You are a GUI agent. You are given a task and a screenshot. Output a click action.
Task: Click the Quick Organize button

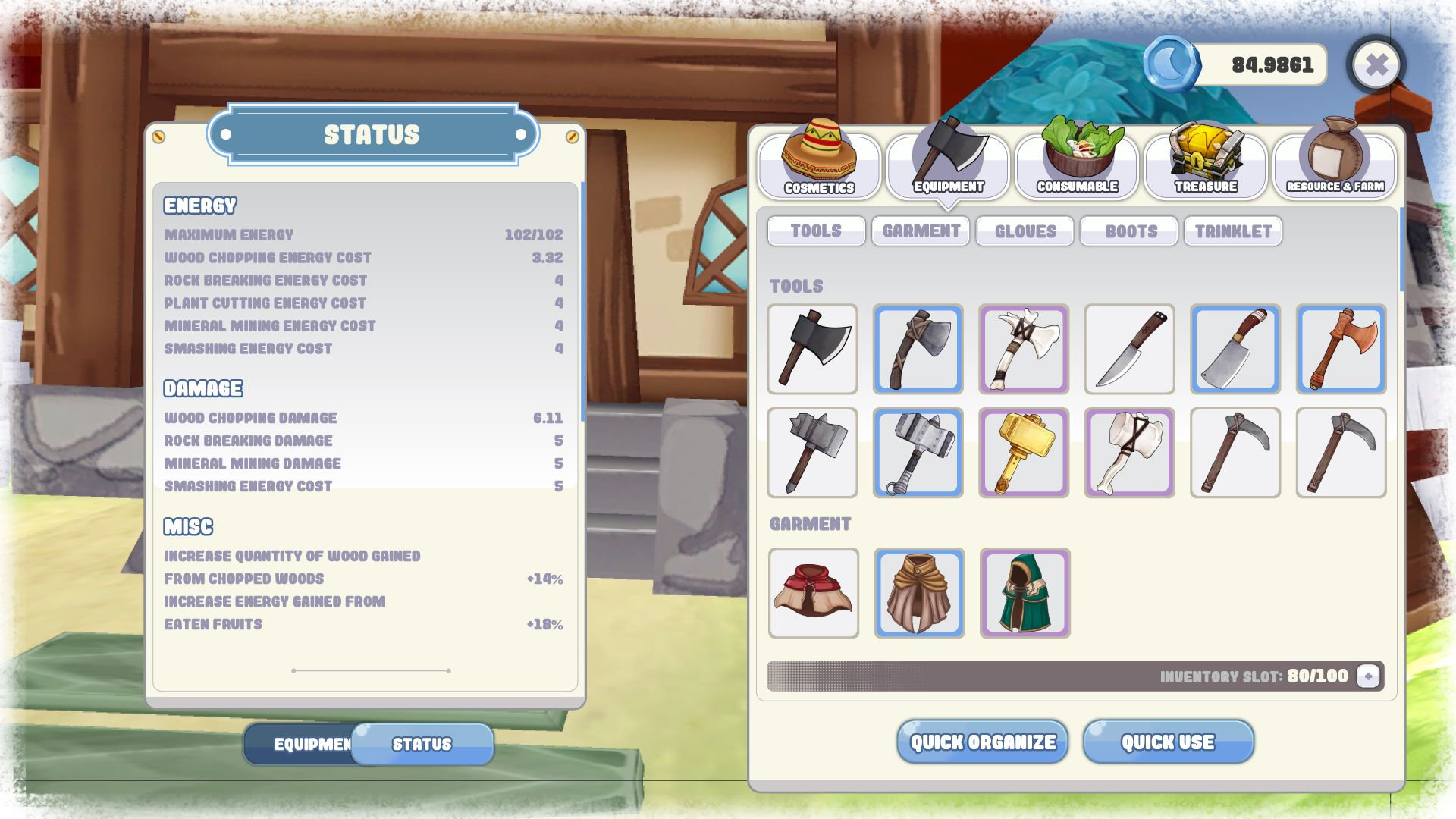983,742
